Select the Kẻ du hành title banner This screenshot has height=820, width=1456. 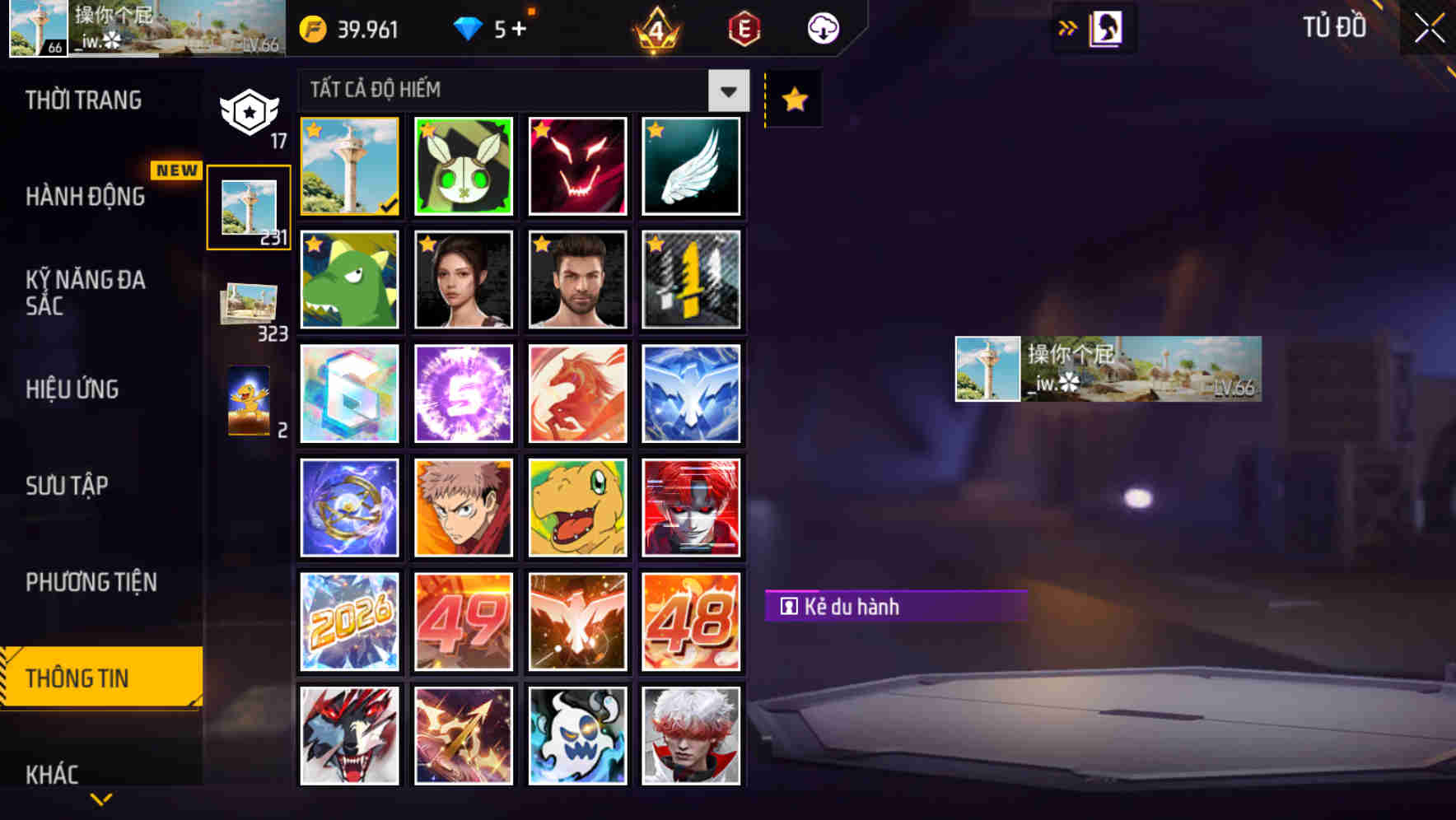click(x=892, y=607)
